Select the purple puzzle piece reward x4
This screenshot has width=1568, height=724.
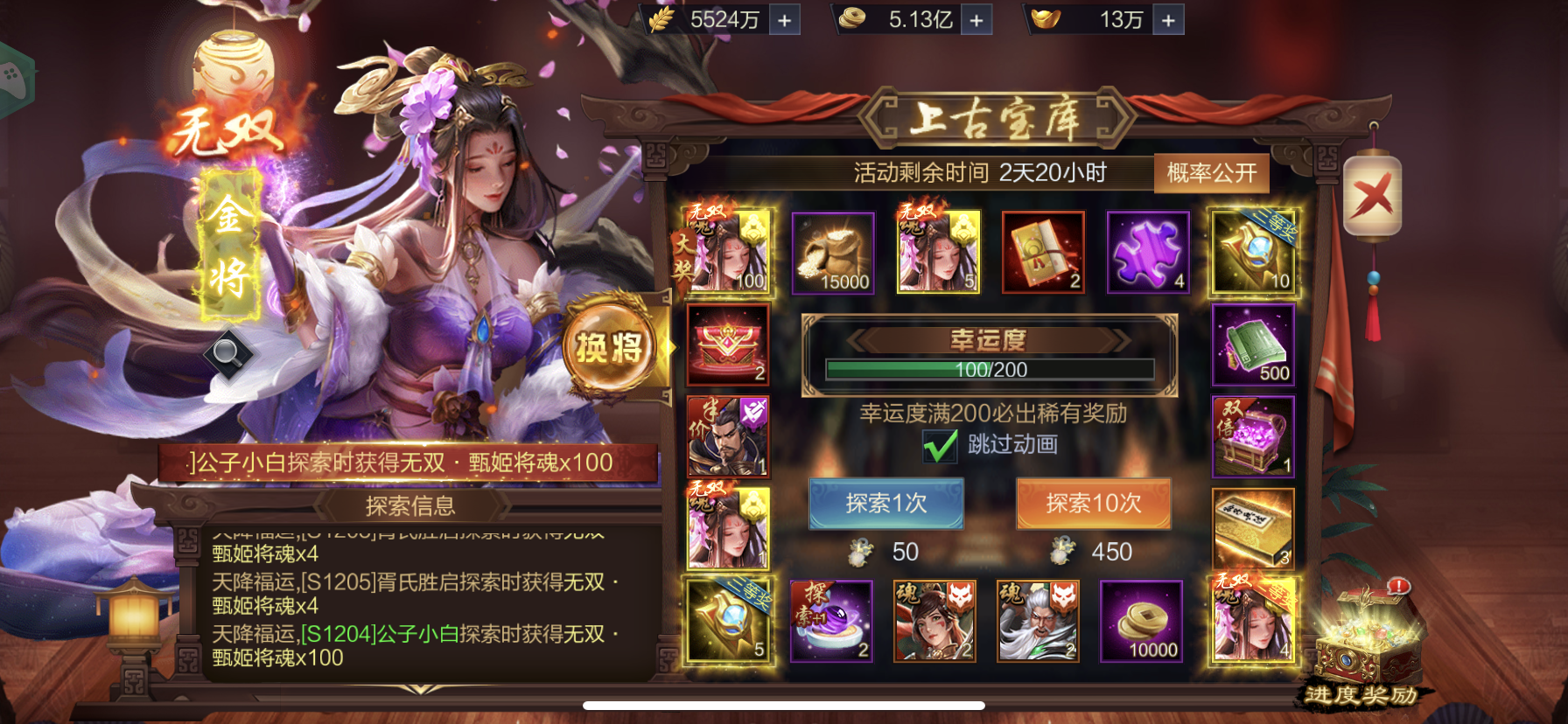click(x=1147, y=253)
